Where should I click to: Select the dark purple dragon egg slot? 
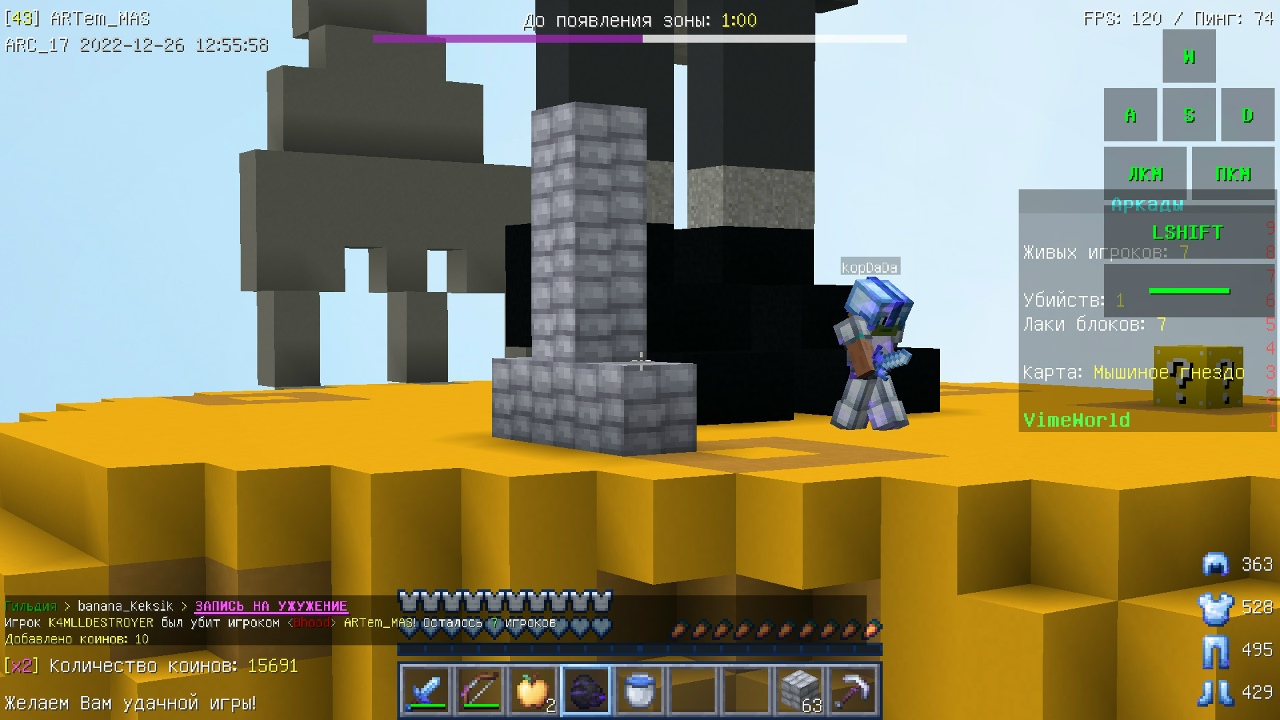coord(586,691)
